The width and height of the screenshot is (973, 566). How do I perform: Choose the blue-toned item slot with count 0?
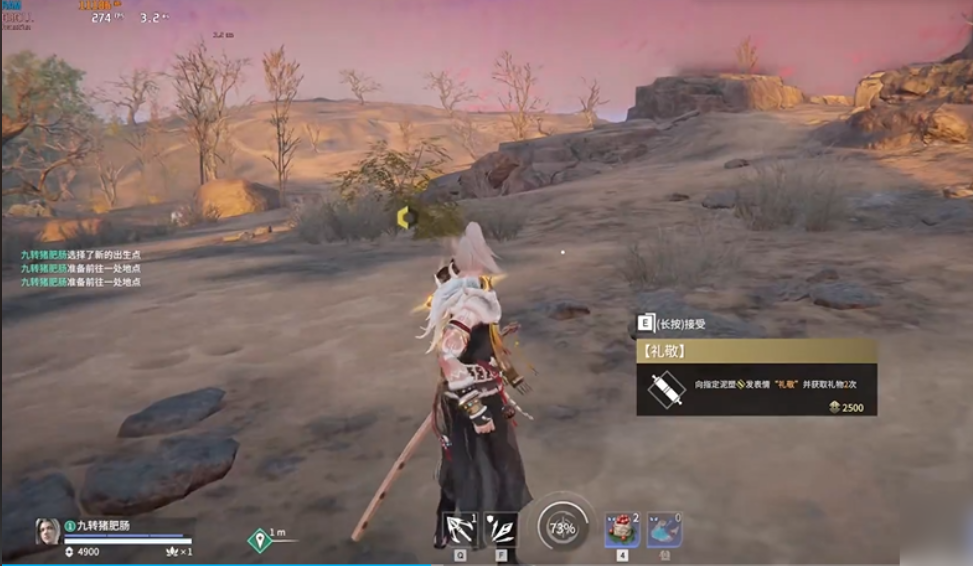[664, 530]
